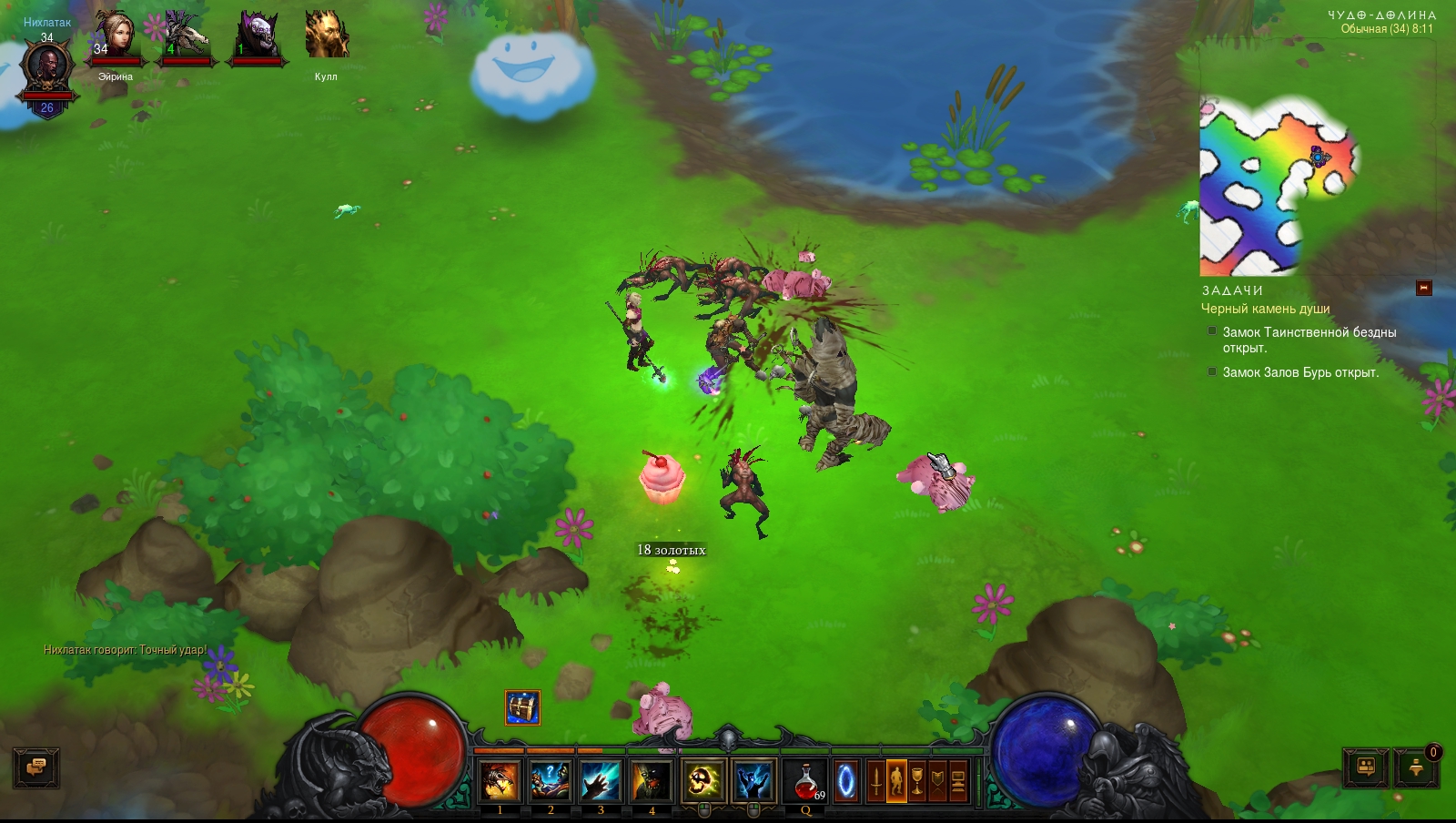1456x823 pixels.
Task: Open the shield banner menu button
Action: (937, 781)
